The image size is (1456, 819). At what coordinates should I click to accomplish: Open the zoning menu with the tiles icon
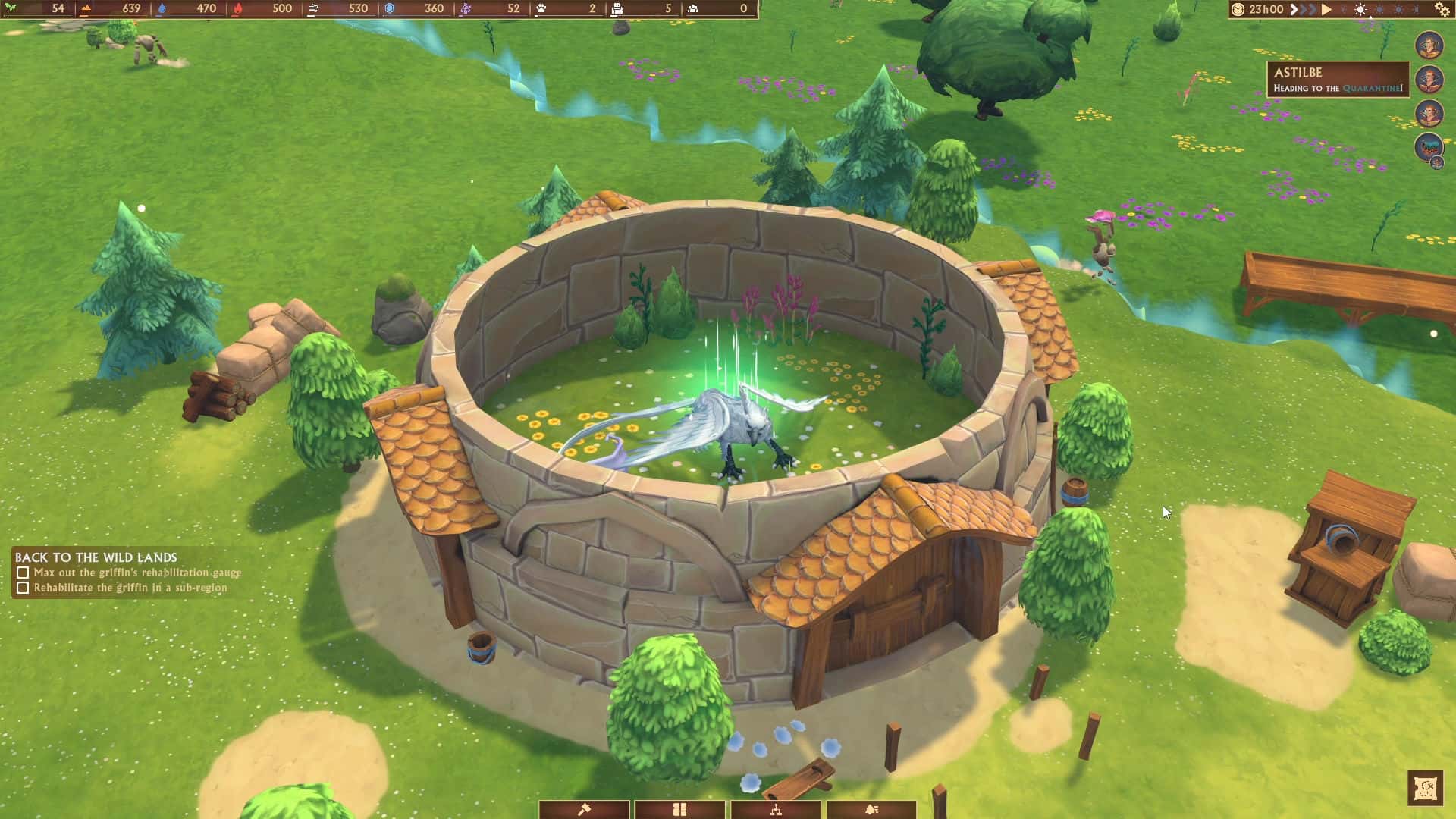coord(681,809)
